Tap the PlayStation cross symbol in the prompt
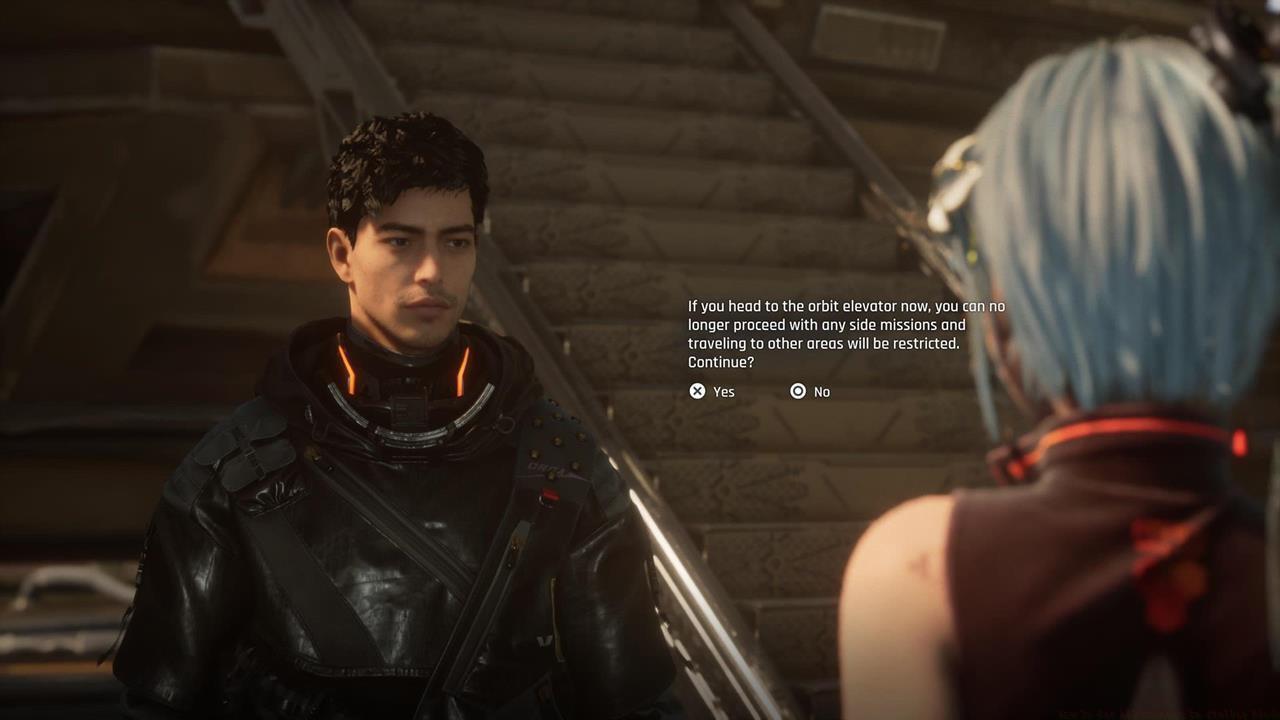This screenshot has height=720, width=1280. click(697, 391)
